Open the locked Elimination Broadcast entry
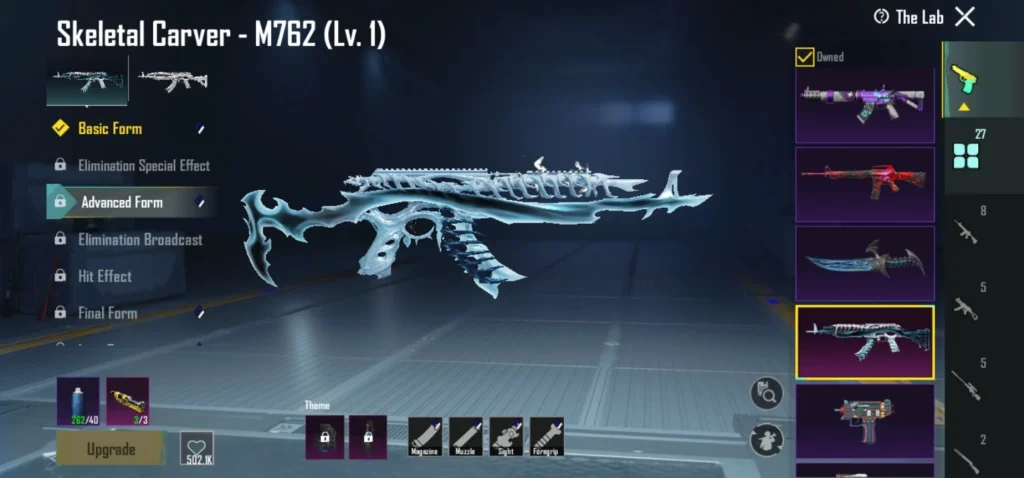Screen dimensions: 1024x478 coord(140,239)
